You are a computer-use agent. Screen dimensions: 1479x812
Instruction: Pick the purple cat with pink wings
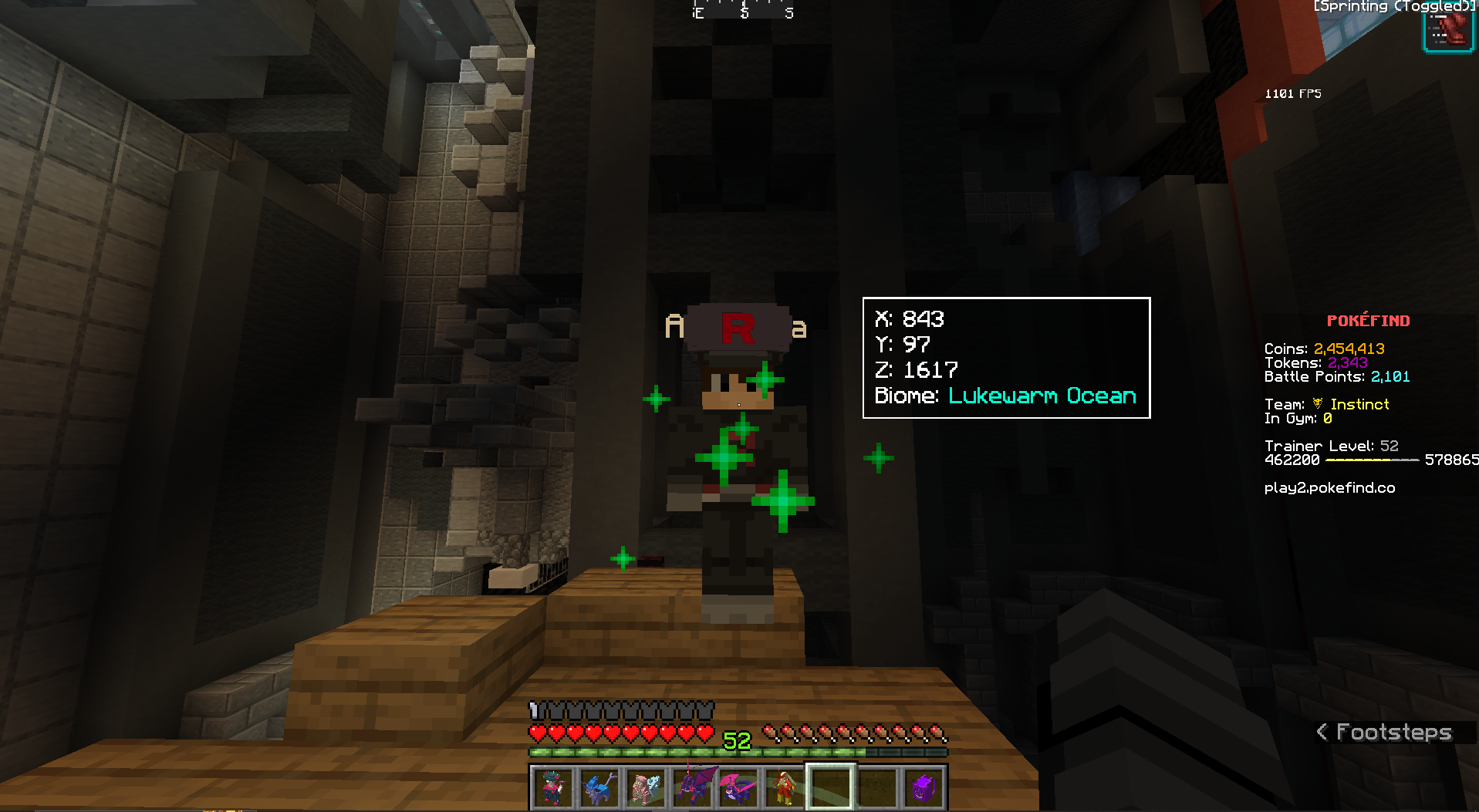(x=738, y=787)
